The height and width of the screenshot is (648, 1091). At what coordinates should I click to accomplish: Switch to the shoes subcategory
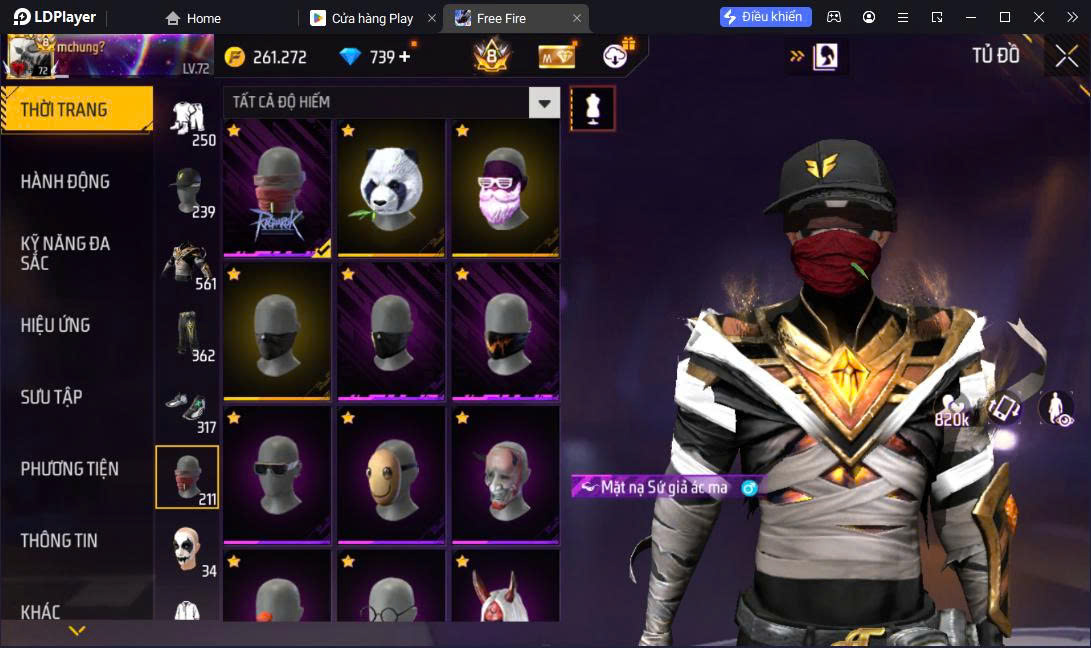187,410
